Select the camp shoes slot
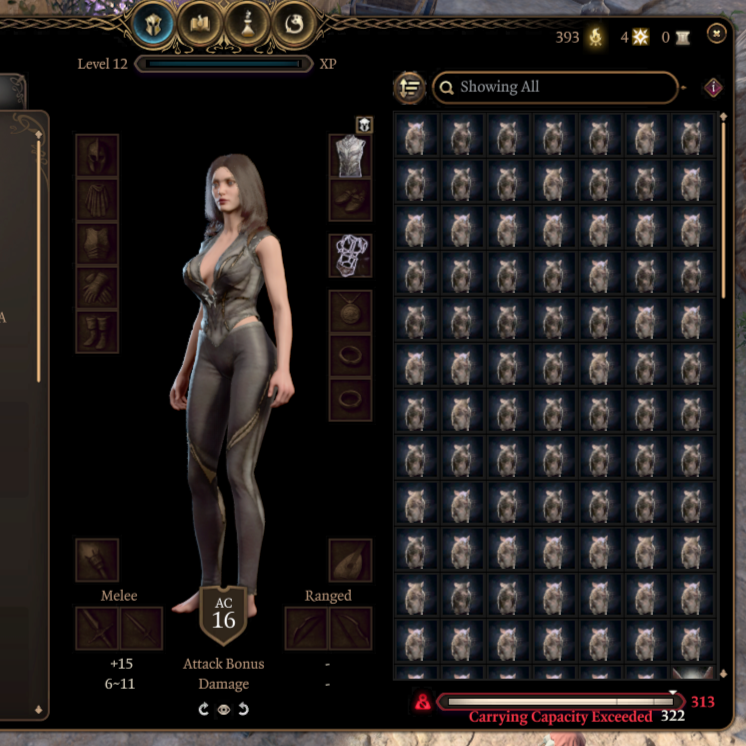746x746 pixels. (x=350, y=200)
